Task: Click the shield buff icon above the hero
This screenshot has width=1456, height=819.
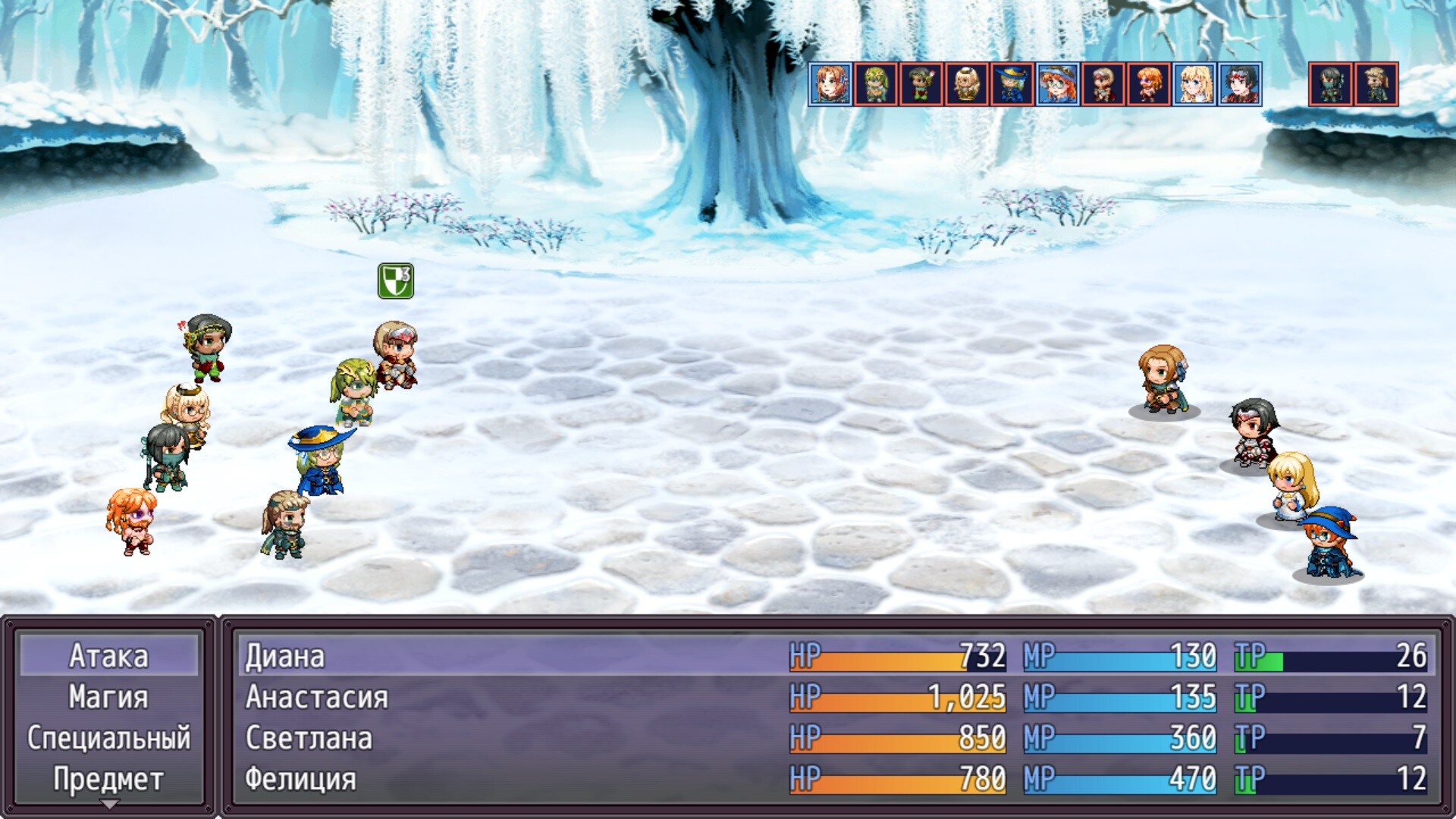Action: click(397, 282)
